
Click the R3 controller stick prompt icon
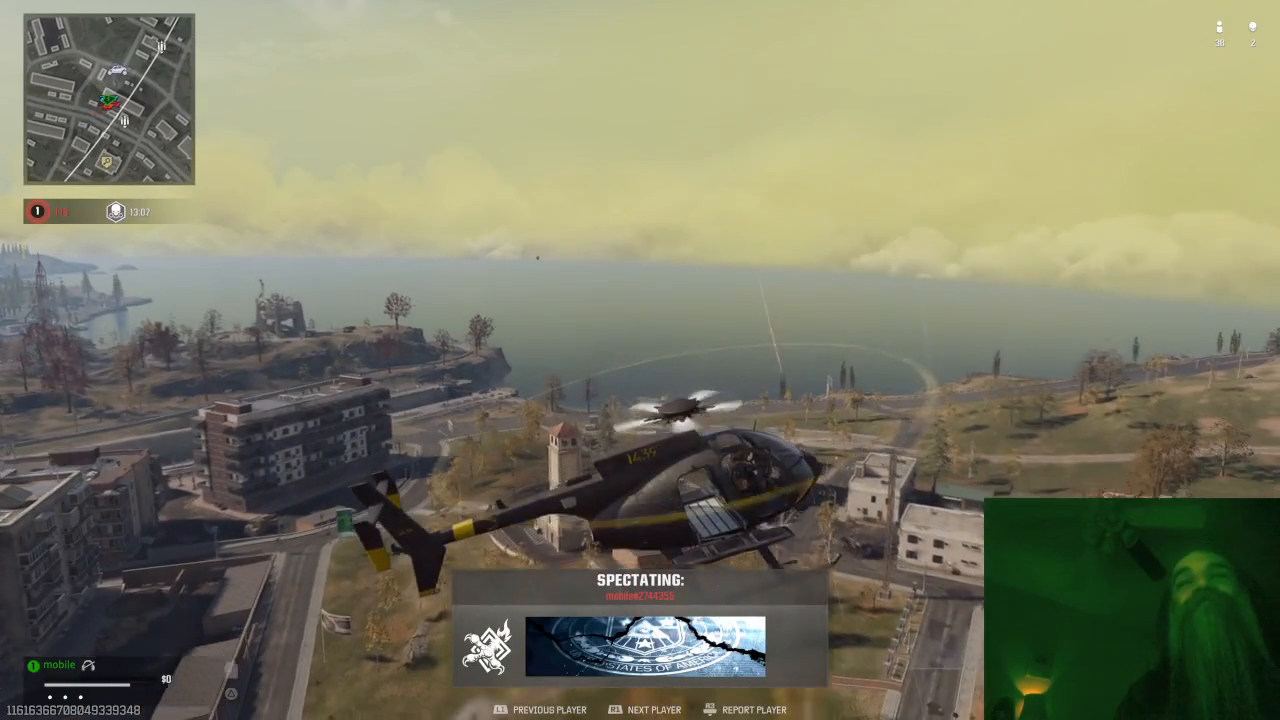[x=709, y=709]
